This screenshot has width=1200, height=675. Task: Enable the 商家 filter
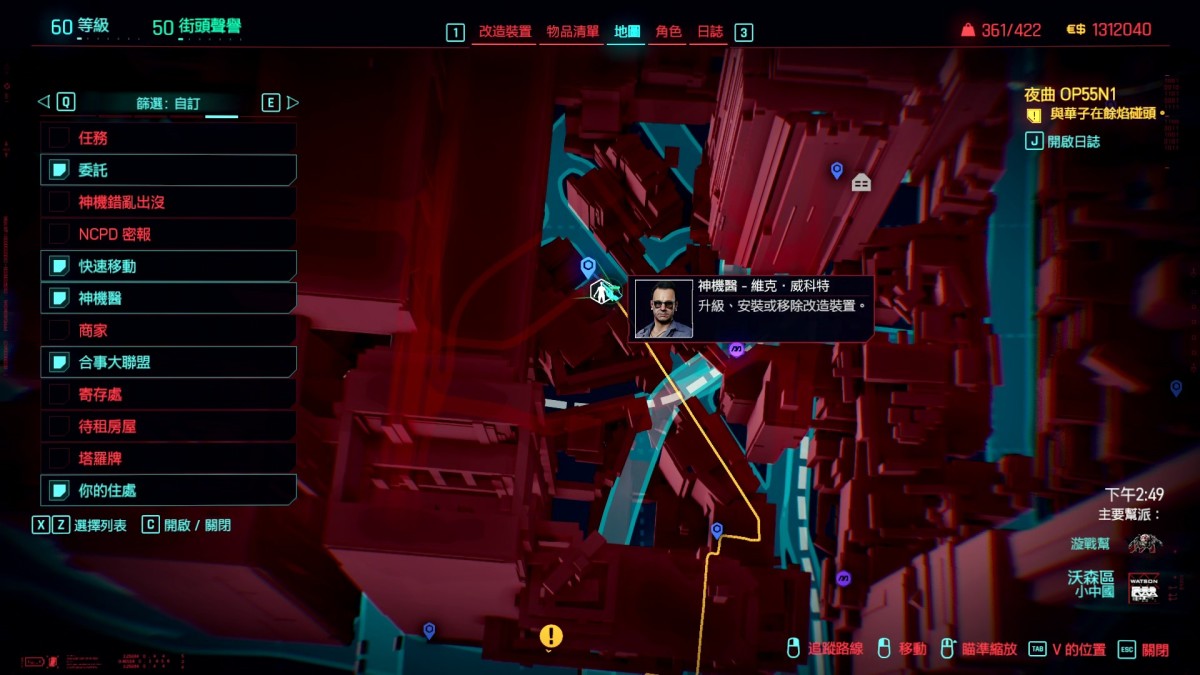168,330
